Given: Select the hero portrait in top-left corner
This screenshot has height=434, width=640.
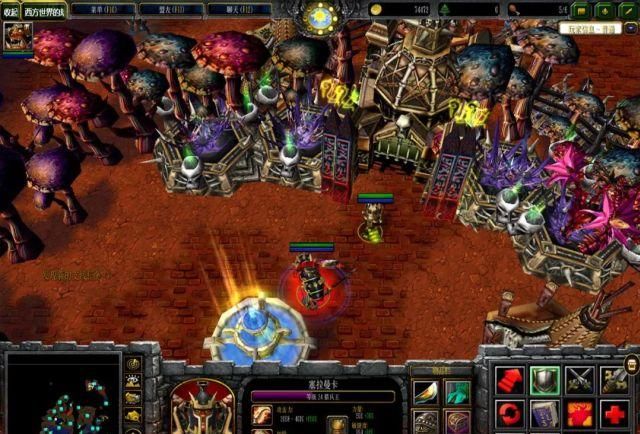Looking at the screenshot, I should coord(17,38).
